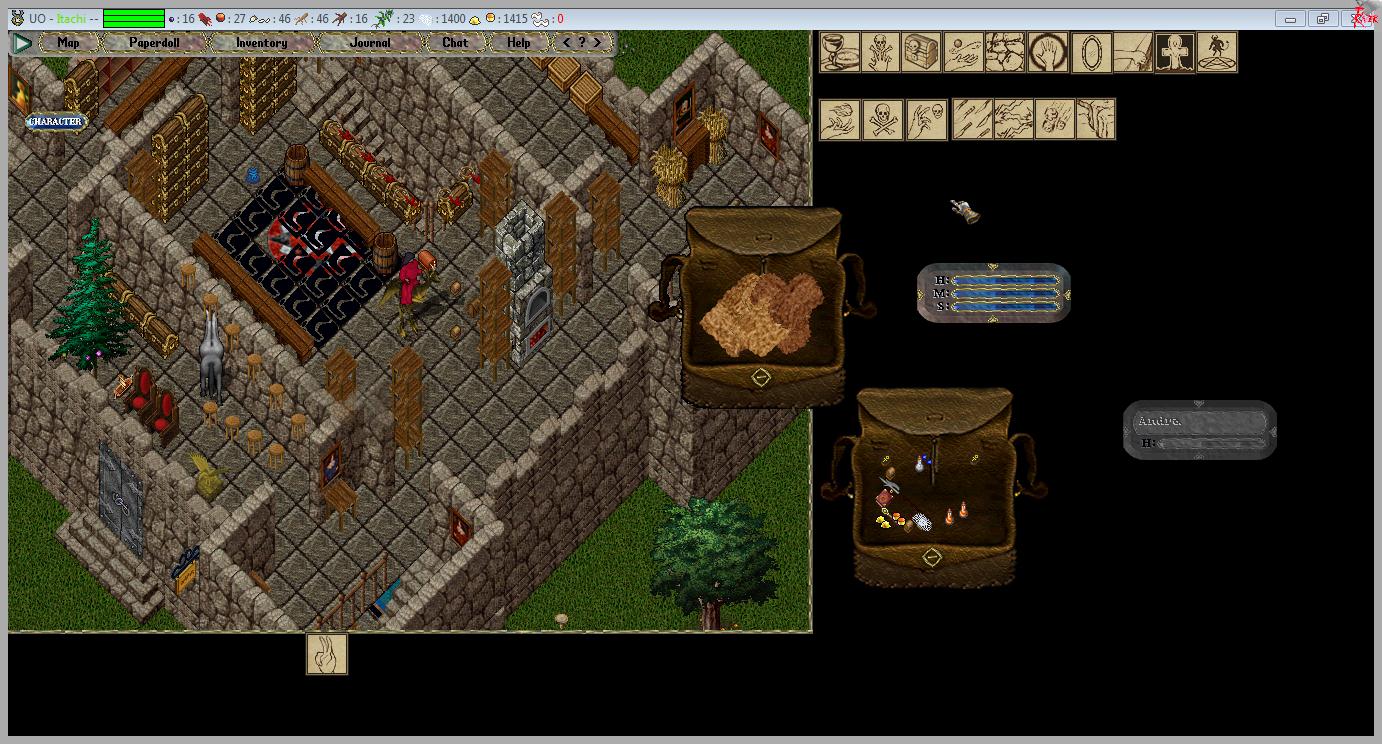
Task: Cast the goblet and plate food spell
Action: pos(840,52)
